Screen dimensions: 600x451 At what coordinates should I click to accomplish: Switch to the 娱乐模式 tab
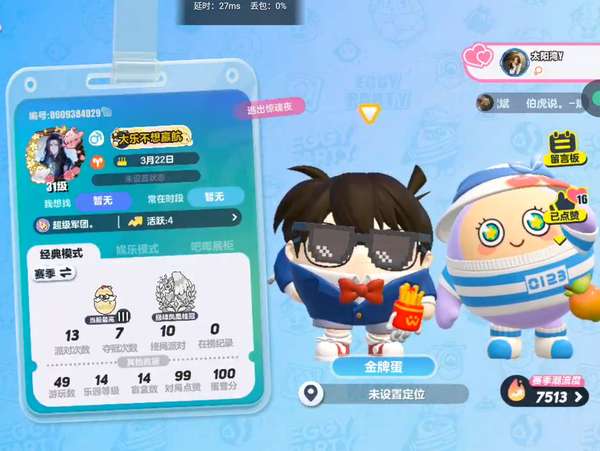coord(138,248)
